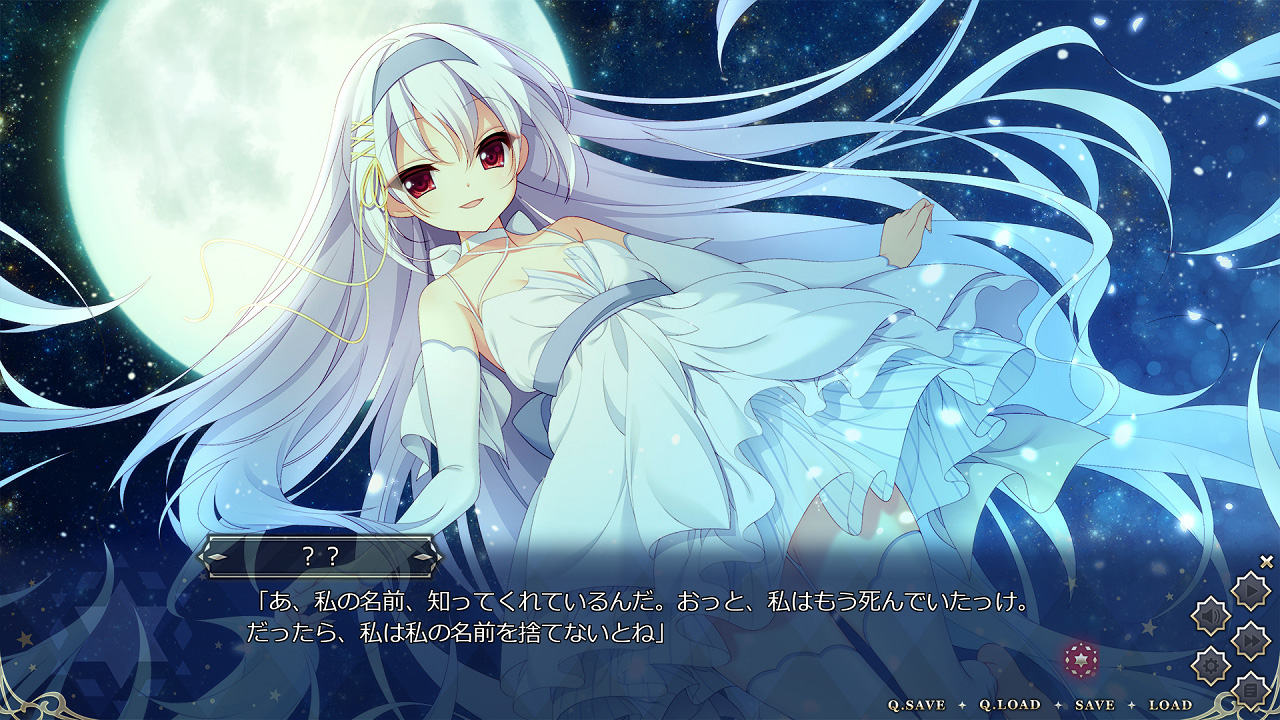Start auto-play with the play triangle icon

pyautogui.click(x=1250, y=591)
